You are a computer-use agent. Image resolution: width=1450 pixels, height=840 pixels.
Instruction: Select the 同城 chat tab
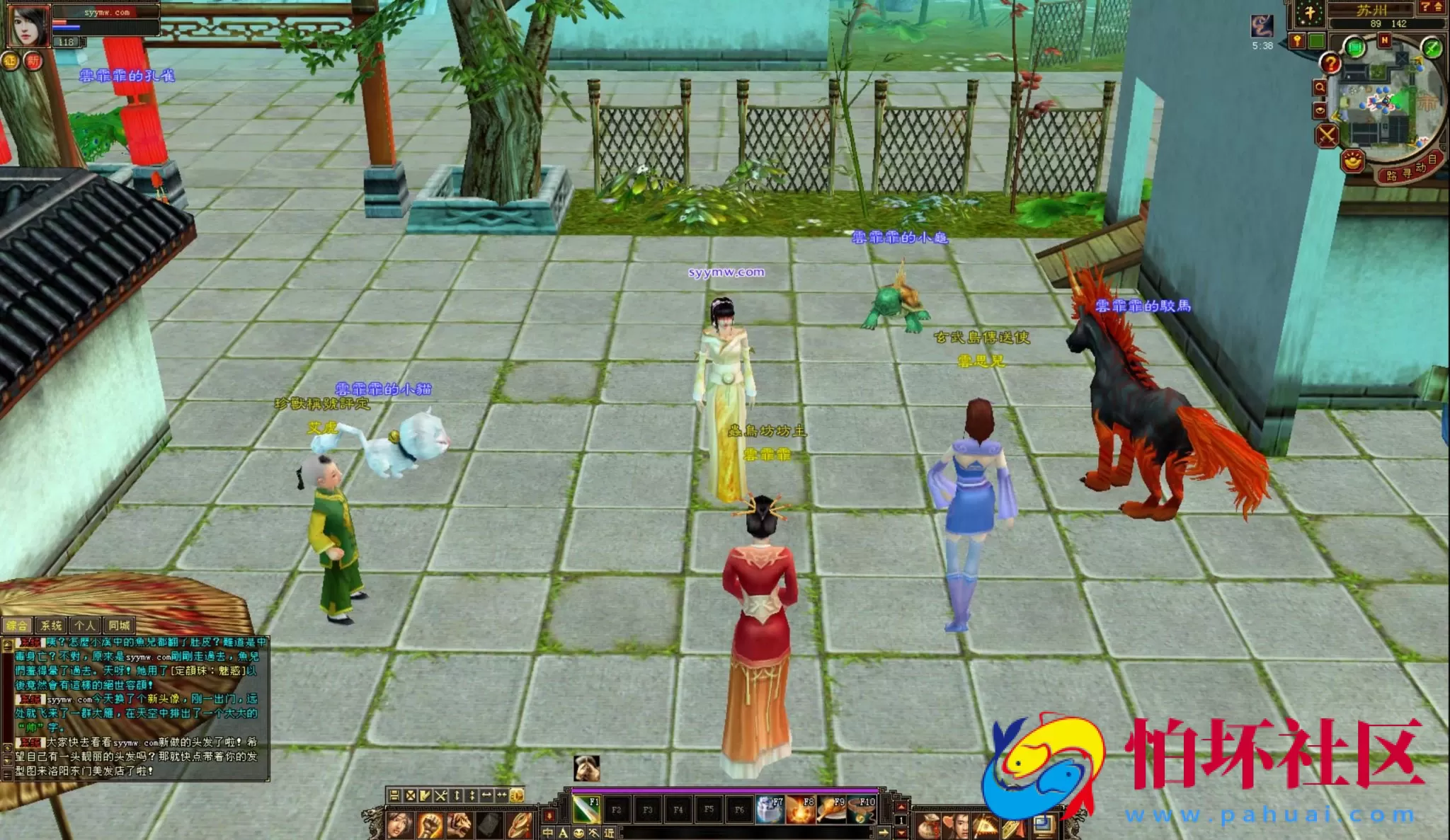119,626
